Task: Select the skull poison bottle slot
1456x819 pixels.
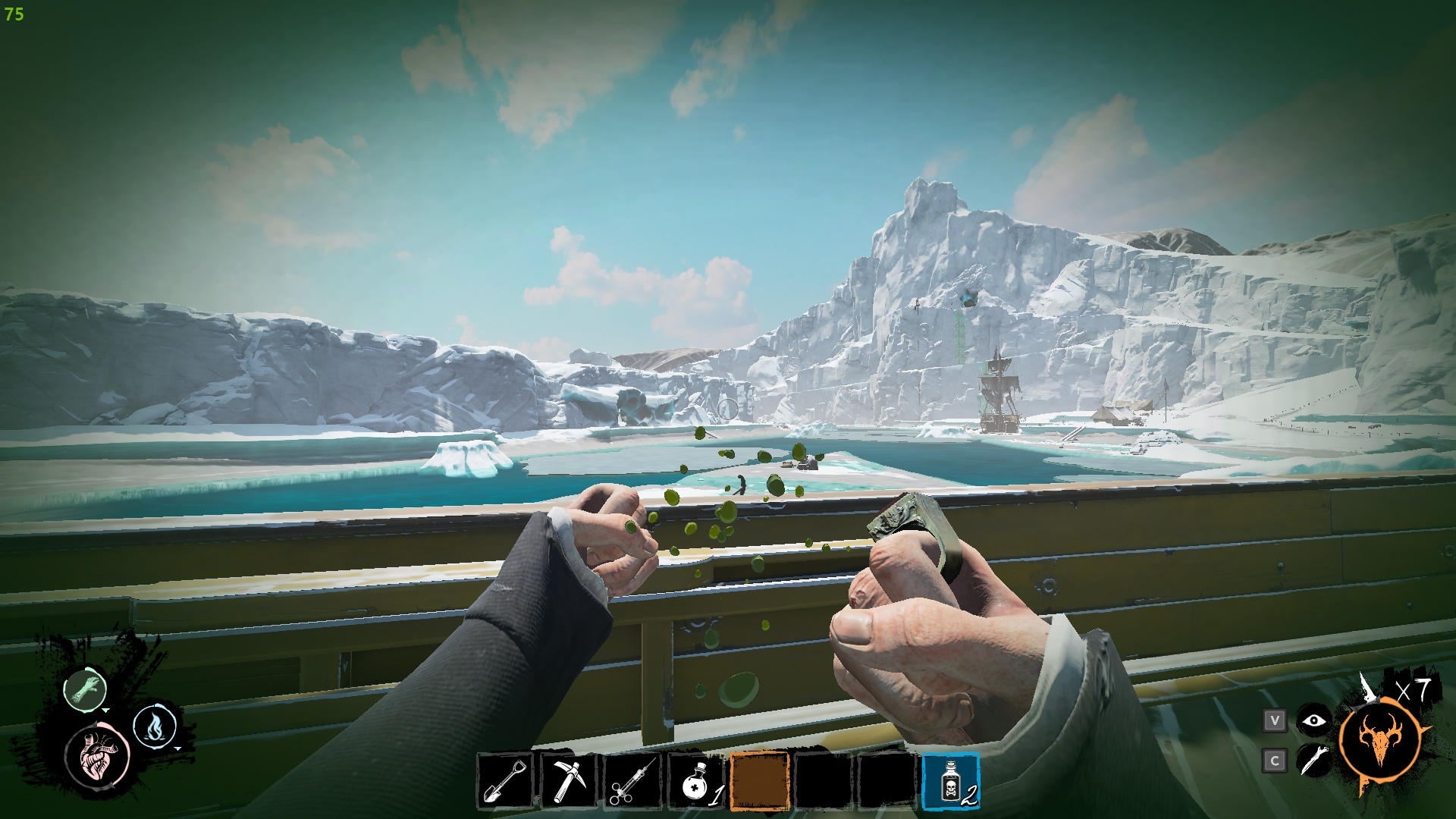Action: (951, 781)
